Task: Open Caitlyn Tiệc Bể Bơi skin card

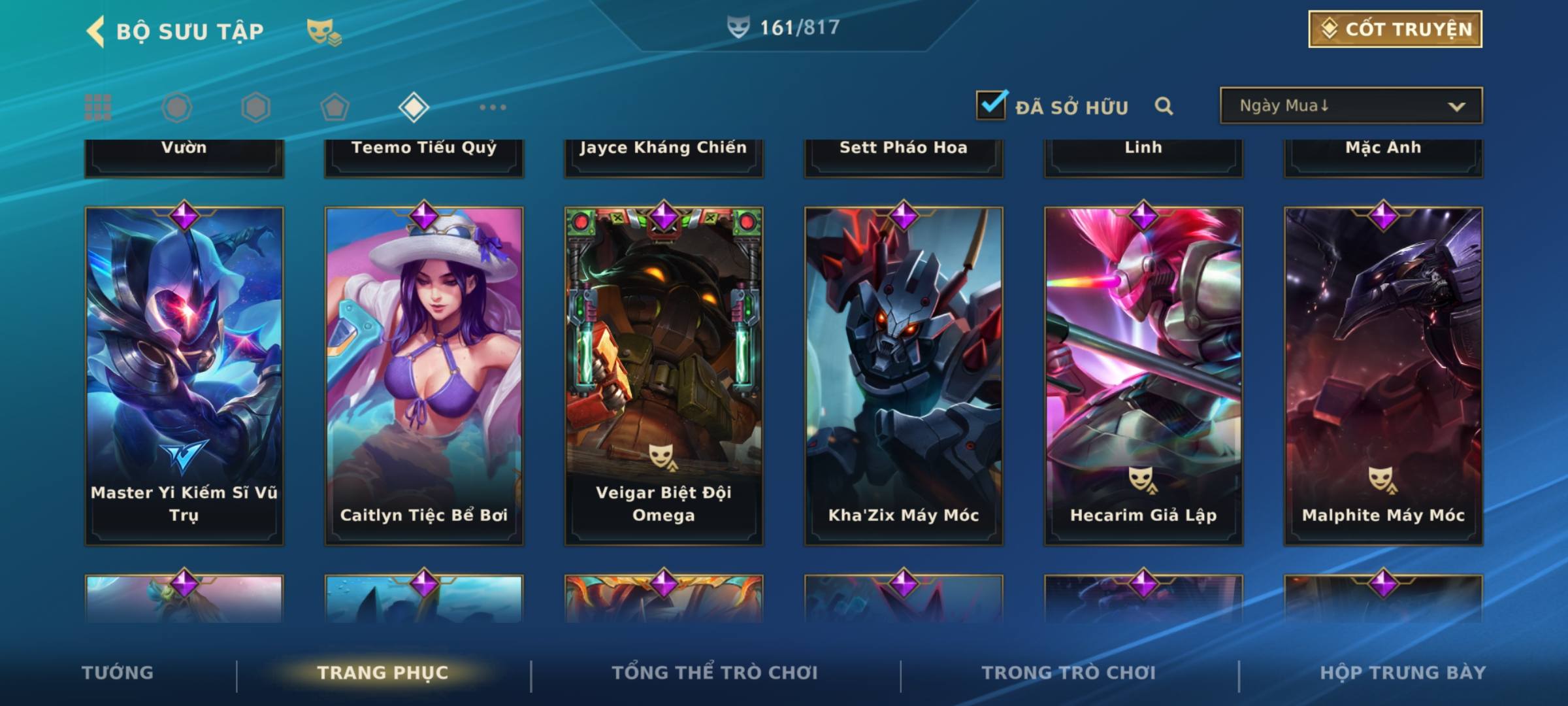Action: tap(424, 376)
